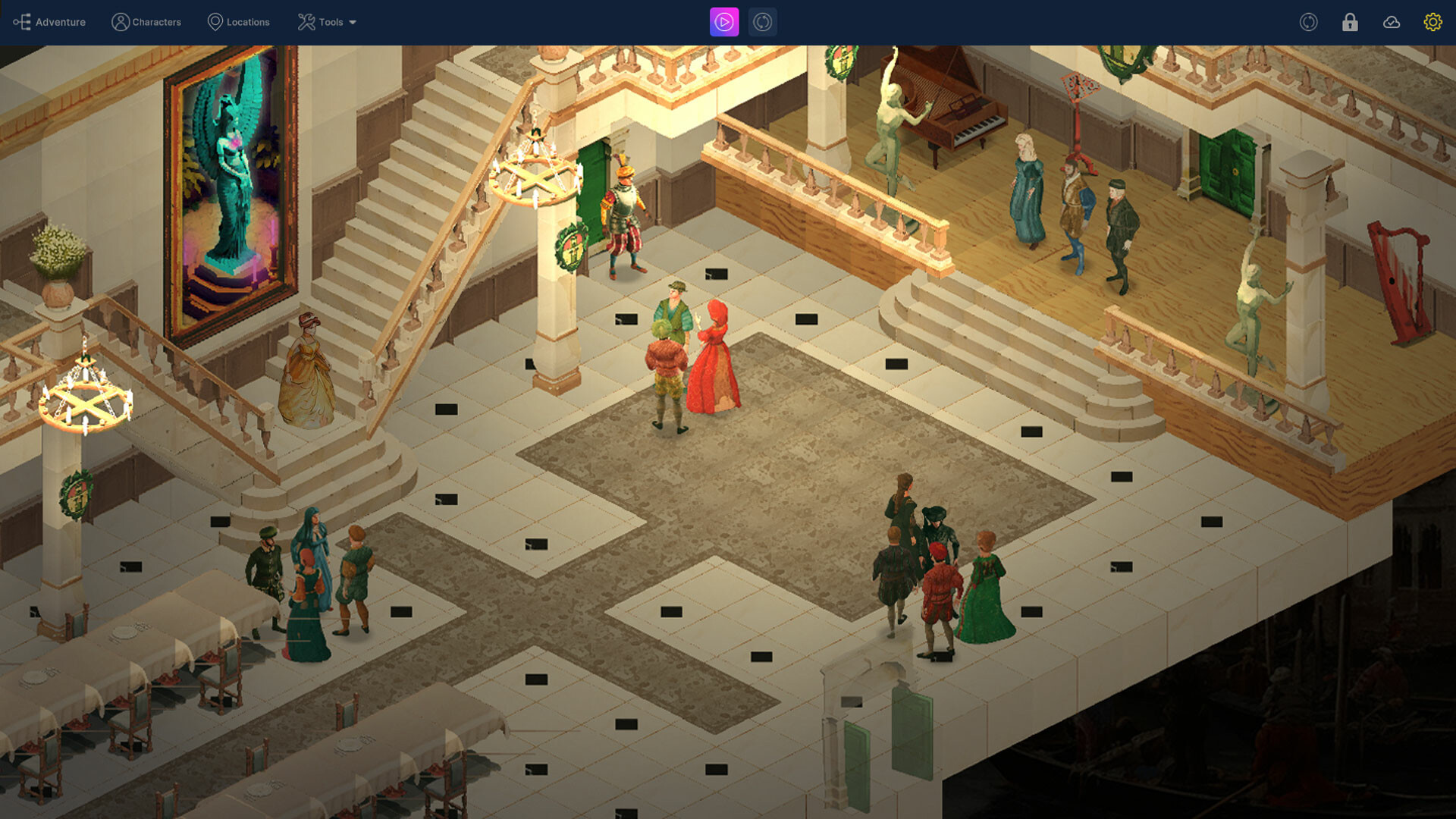The height and width of the screenshot is (819, 1456).
Task: Expand the Tools dropdown chevron
Action: pos(353,23)
